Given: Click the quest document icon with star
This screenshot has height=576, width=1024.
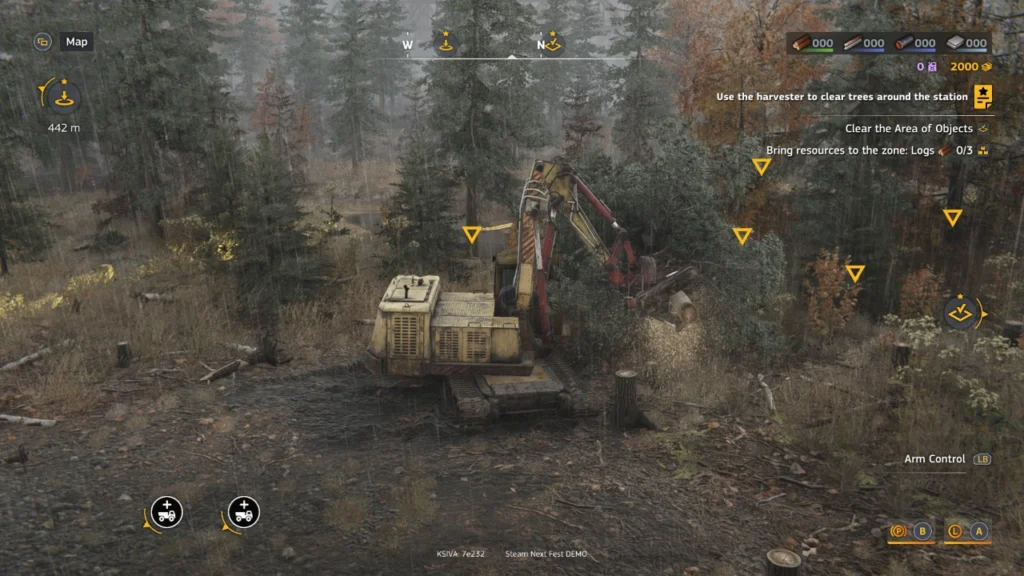Looking at the screenshot, I should 984,97.
